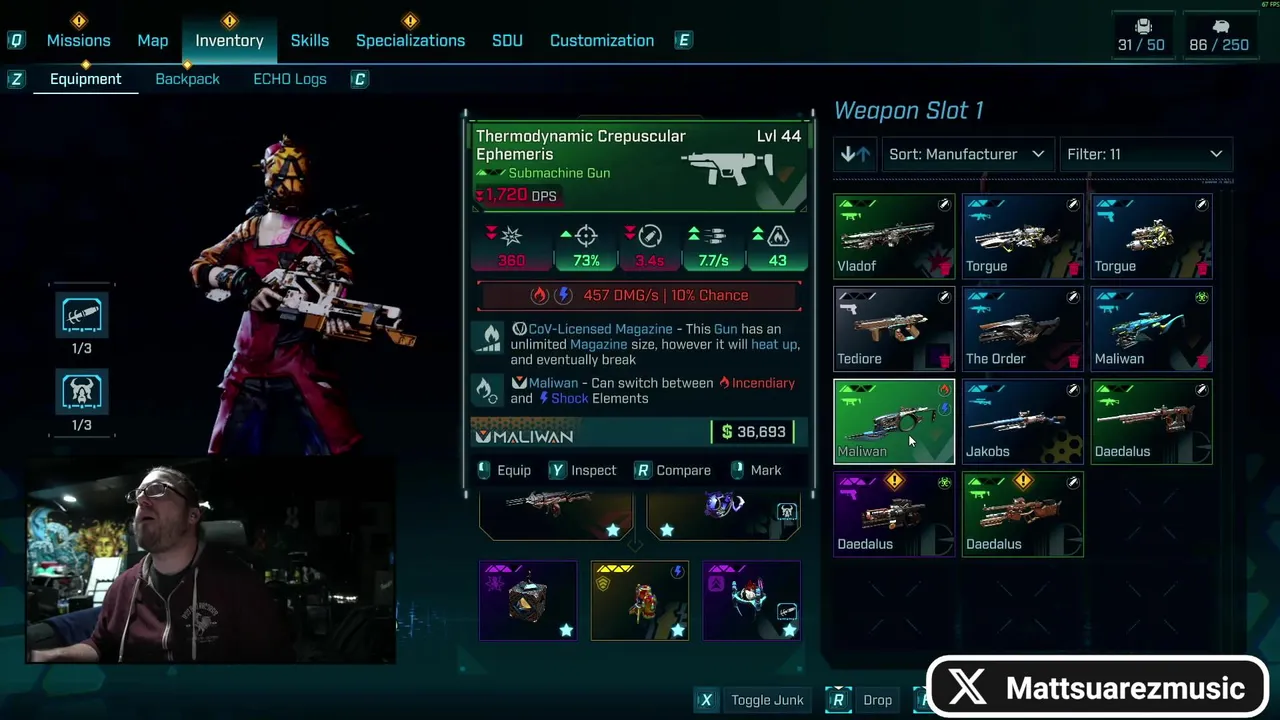
Task: Open the Specializations tab
Action: point(410,40)
